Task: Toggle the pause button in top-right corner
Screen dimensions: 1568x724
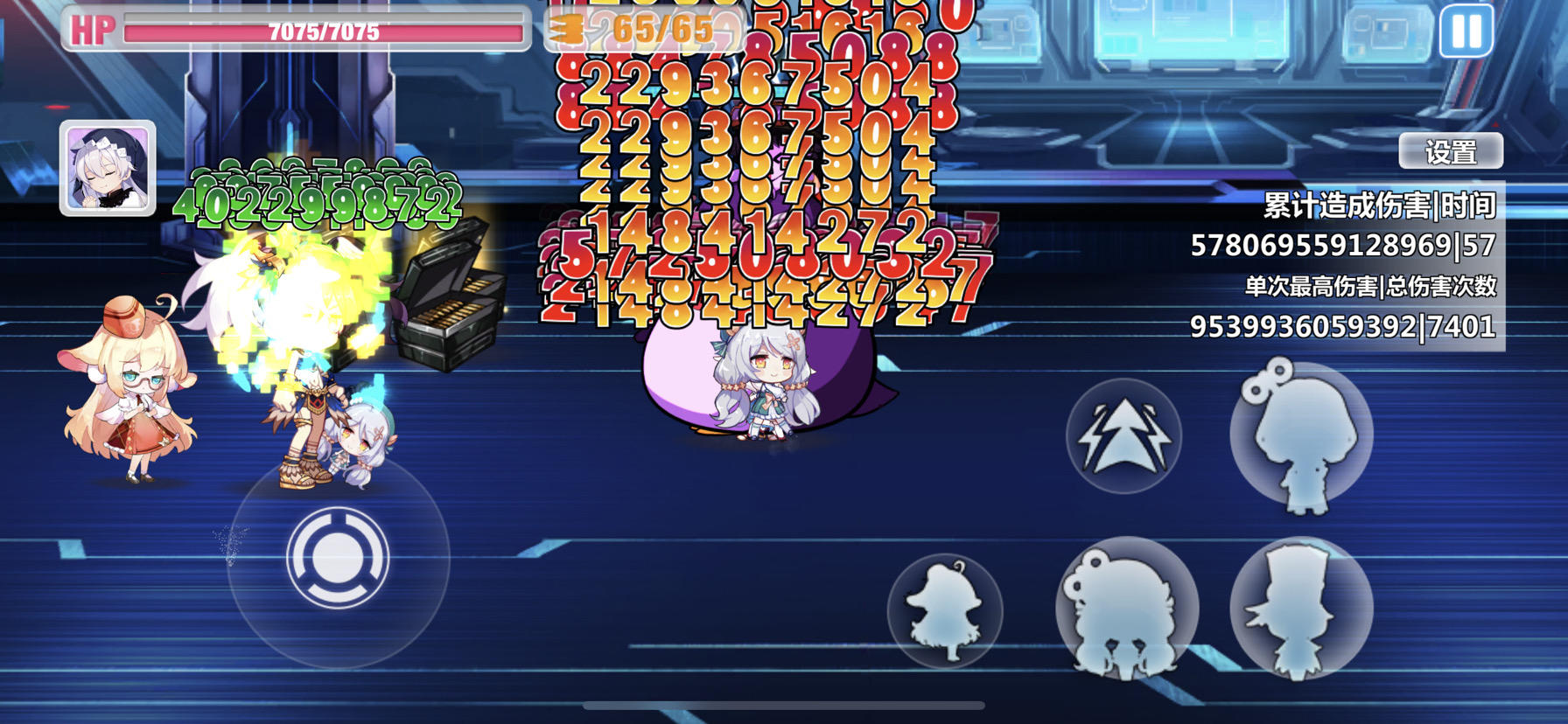Action: click(x=1467, y=31)
